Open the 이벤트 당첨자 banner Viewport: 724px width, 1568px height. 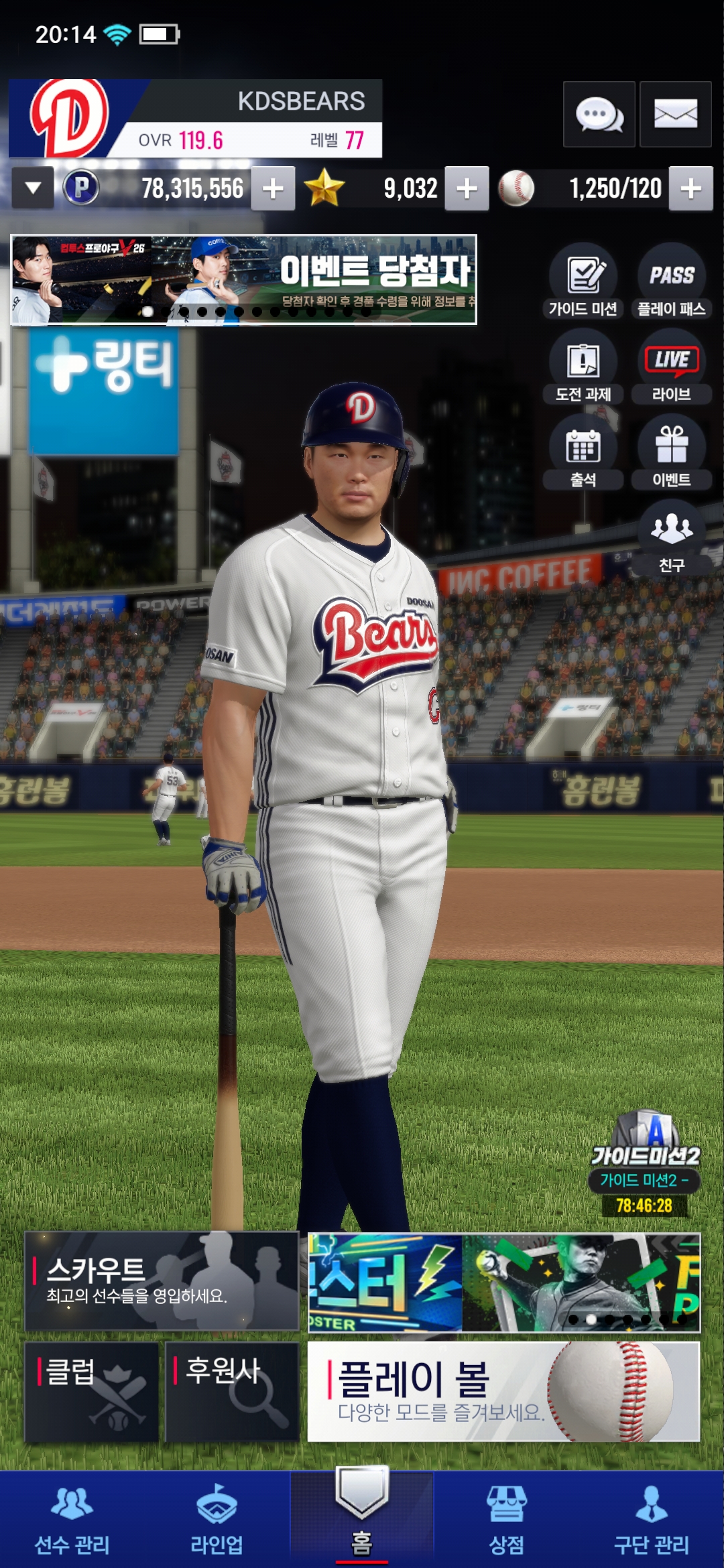[x=244, y=279]
